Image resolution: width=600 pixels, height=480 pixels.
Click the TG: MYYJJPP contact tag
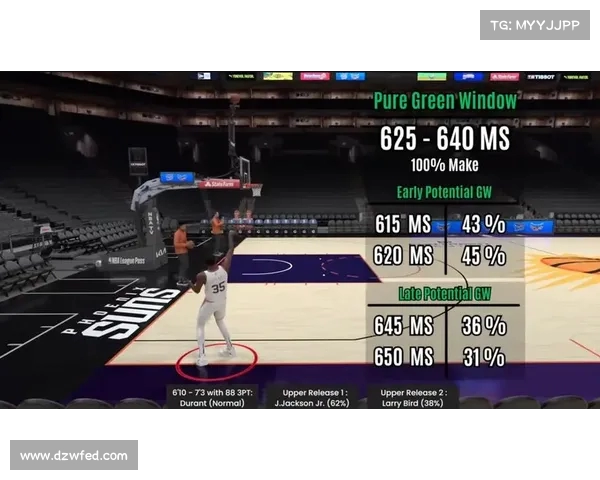click(534, 25)
